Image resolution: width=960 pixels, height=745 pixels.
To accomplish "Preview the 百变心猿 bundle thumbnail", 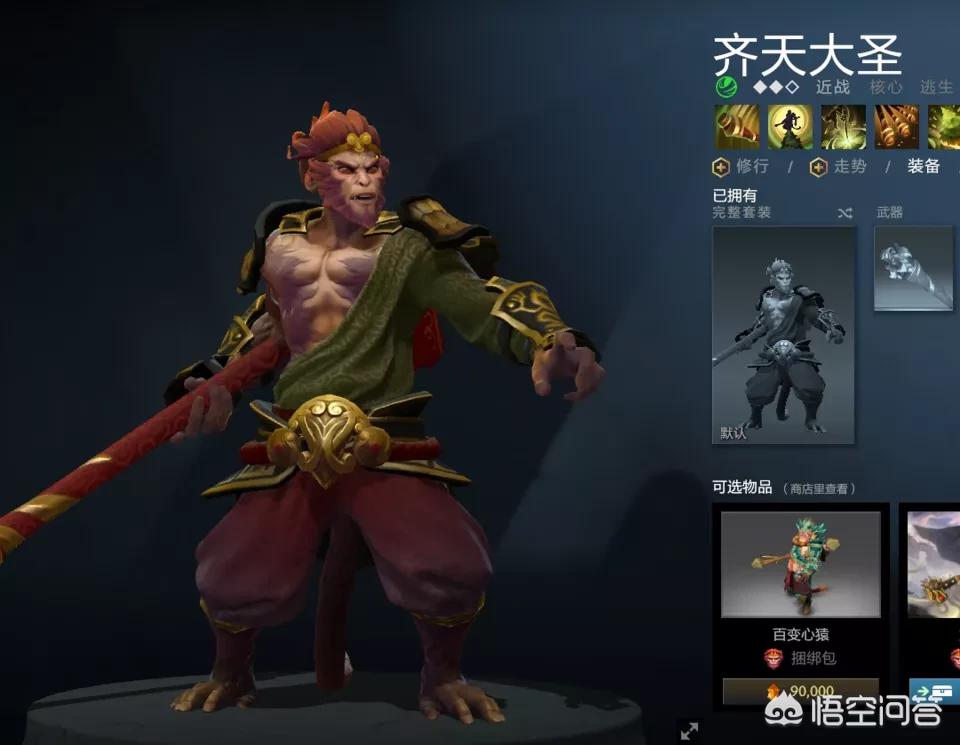I will pyautogui.click(x=801, y=564).
